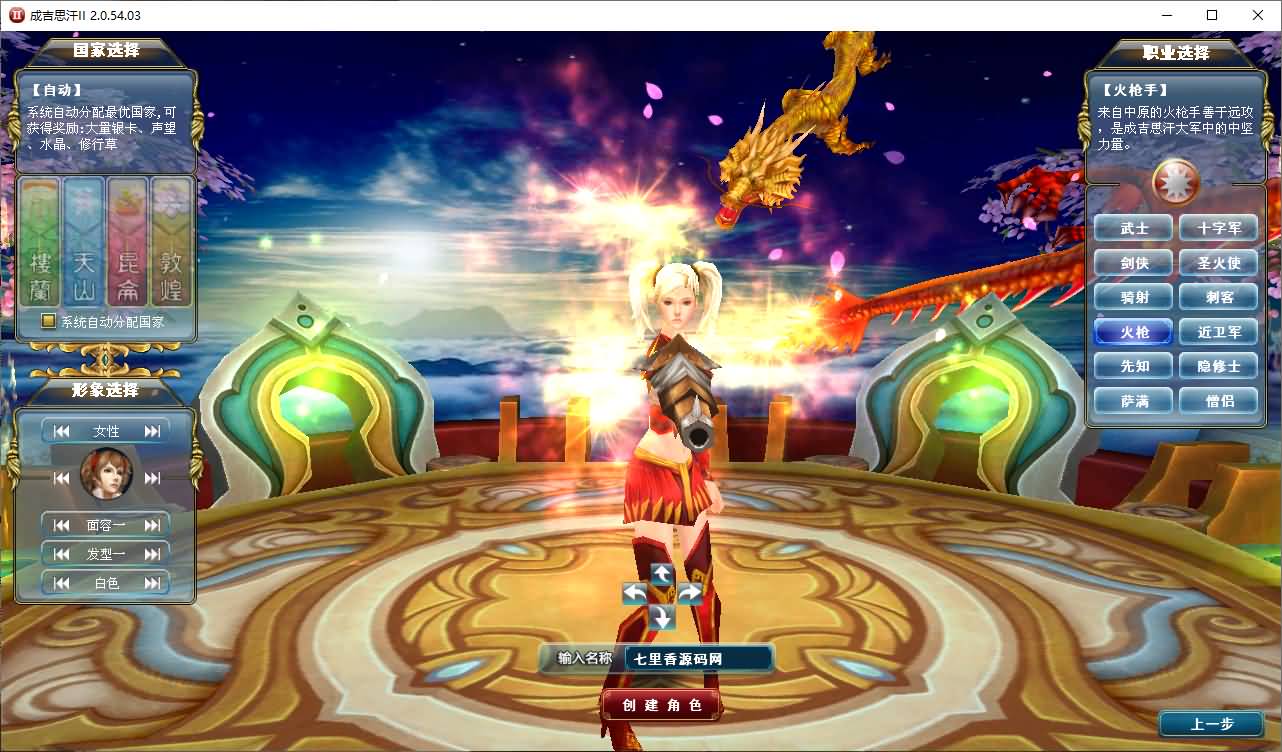Select the 圣火使 class button
This screenshot has height=752, width=1282.
[x=1218, y=262]
